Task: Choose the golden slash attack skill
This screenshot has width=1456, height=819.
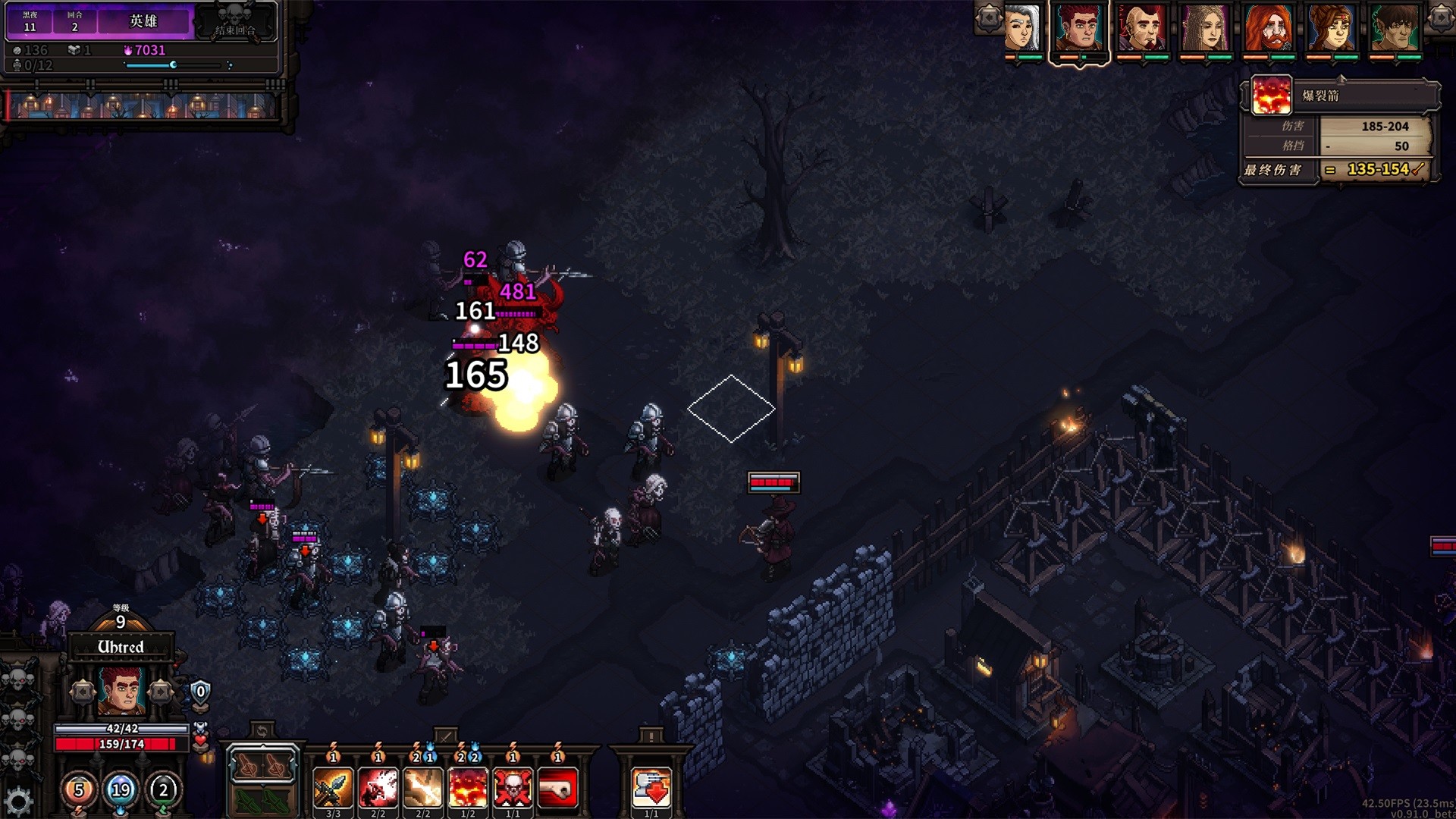Action: tap(422, 787)
